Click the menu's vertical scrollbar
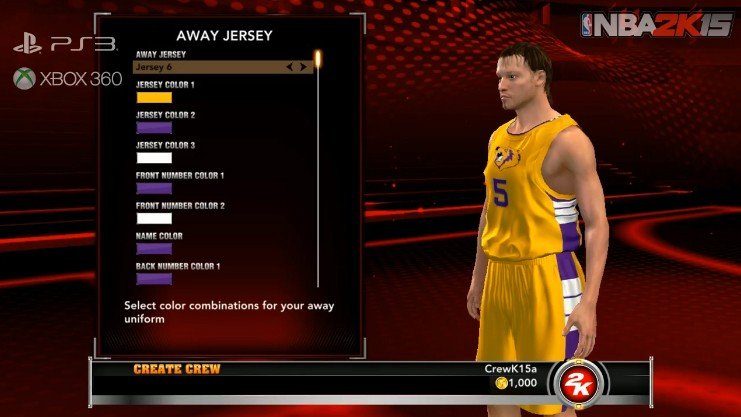This screenshot has width=741, height=417. (318, 170)
